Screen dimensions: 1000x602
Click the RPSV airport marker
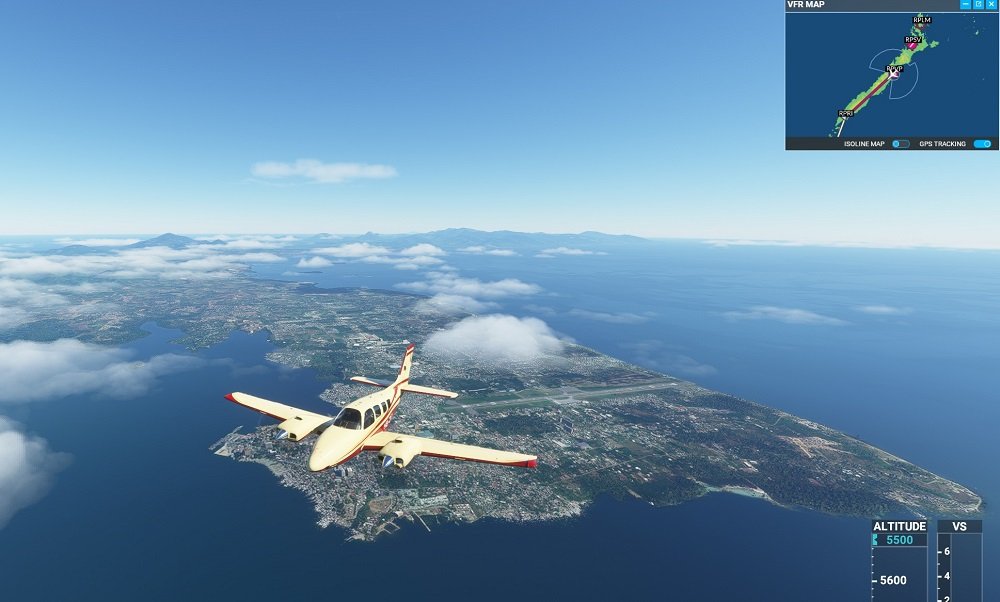pyautogui.click(x=913, y=40)
